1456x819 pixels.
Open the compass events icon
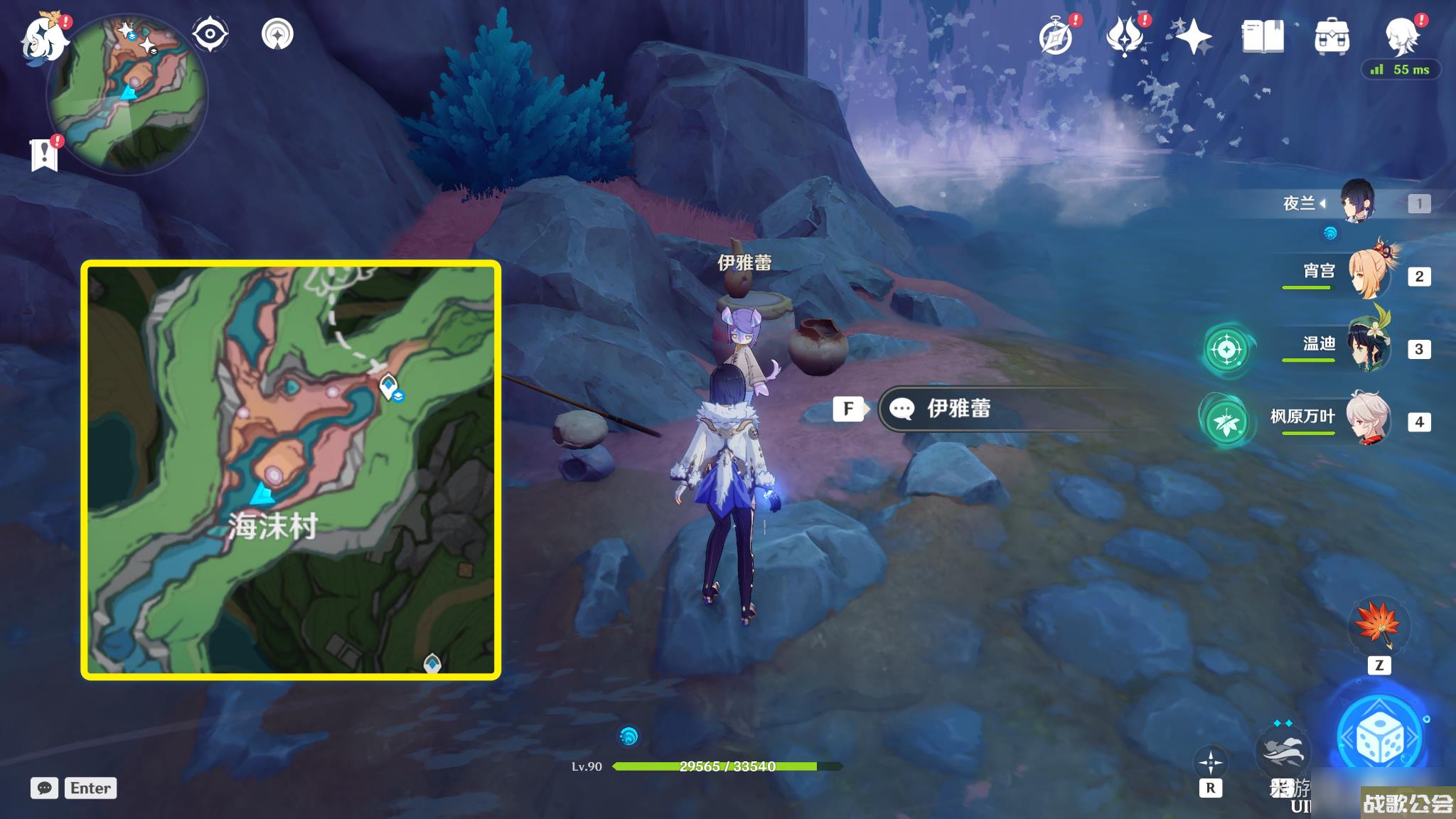tap(1056, 37)
